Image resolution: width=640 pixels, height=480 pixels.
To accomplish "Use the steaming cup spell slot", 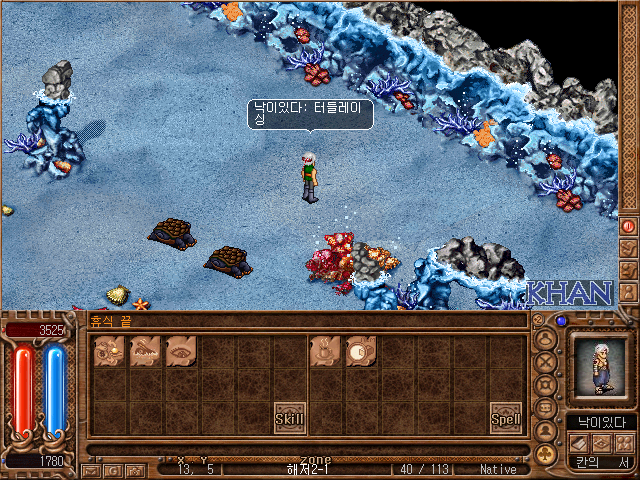I will pyautogui.click(x=325, y=350).
